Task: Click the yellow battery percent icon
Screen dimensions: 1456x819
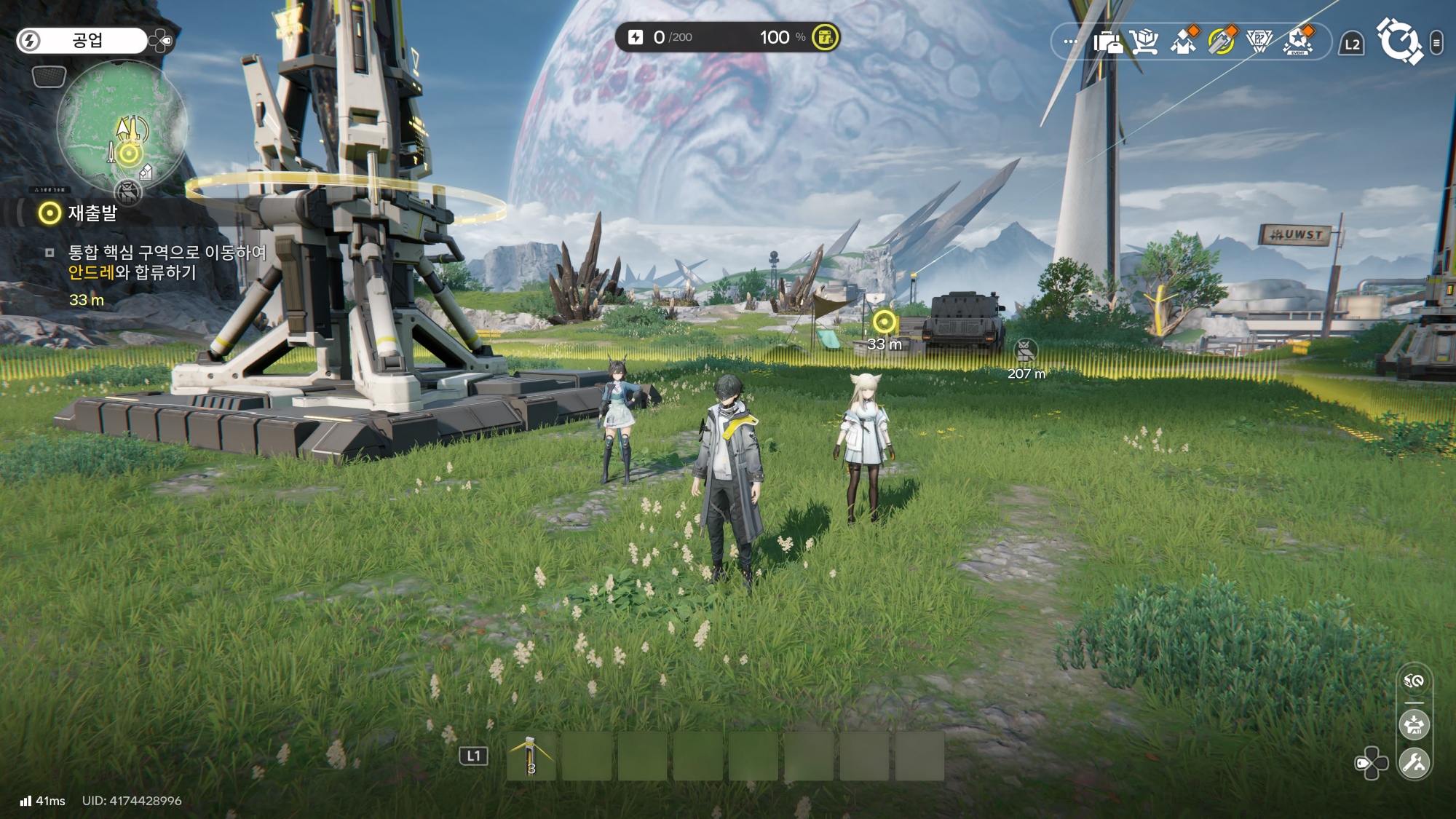Action: [825, 37]
